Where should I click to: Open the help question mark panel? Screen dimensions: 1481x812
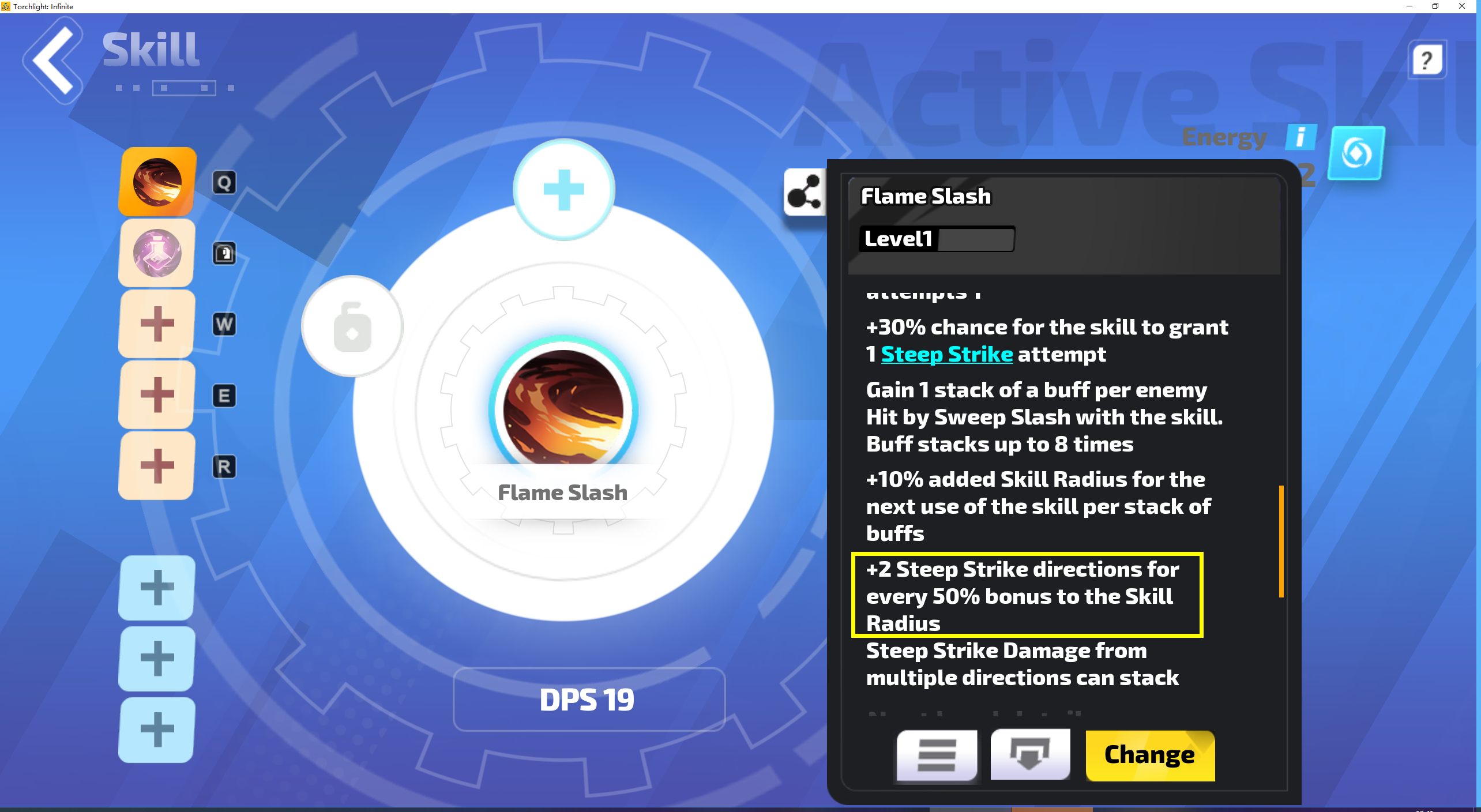(1427, 59)
